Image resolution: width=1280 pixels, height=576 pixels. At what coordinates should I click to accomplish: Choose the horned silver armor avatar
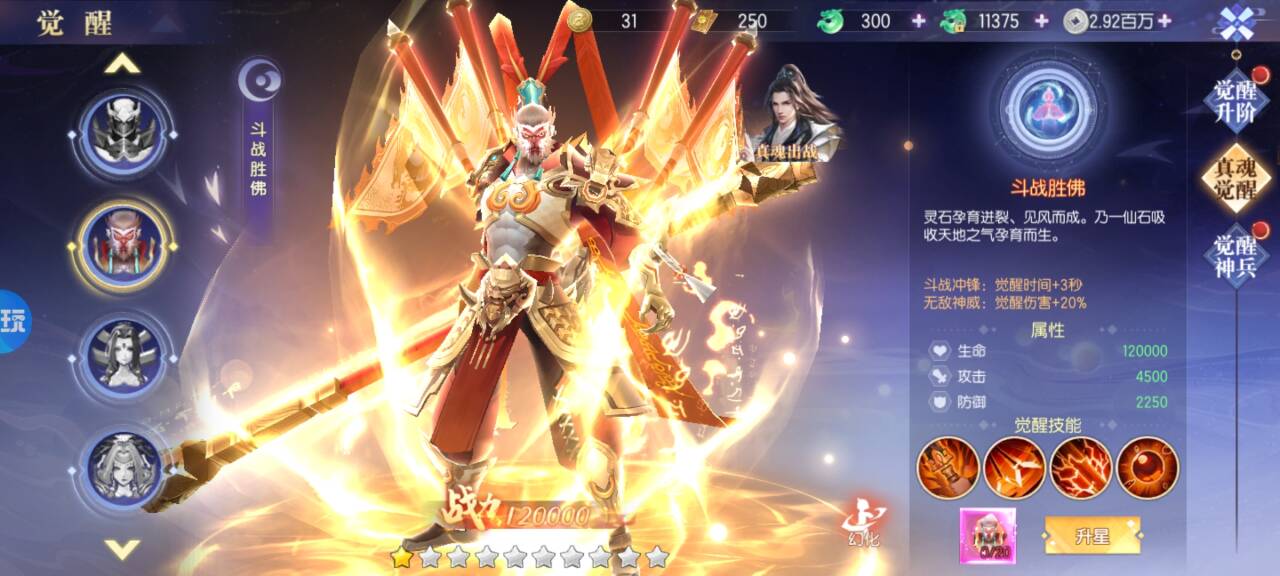[x=122, y=132]
